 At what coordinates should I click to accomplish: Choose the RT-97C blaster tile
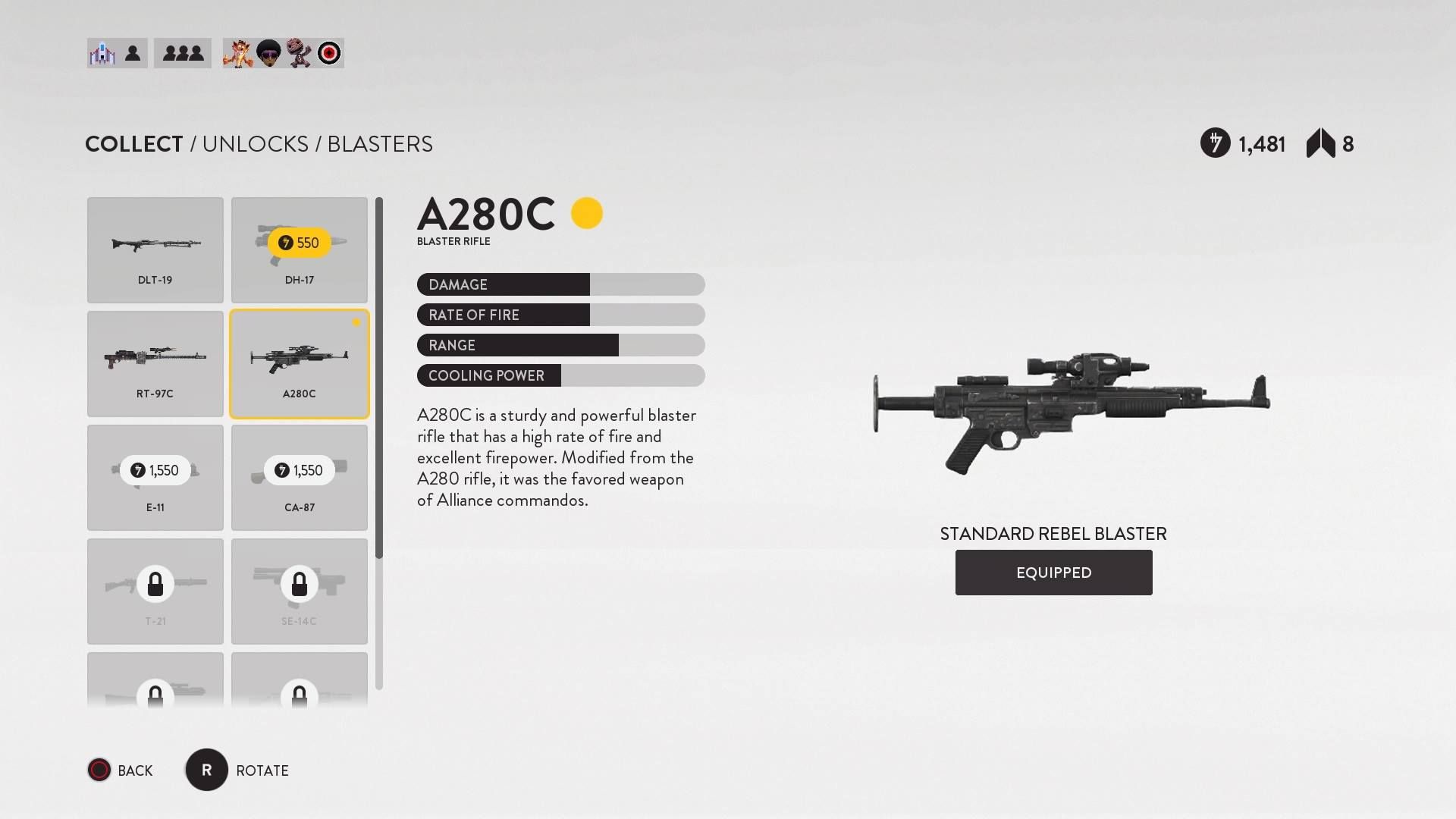point(155,364)
